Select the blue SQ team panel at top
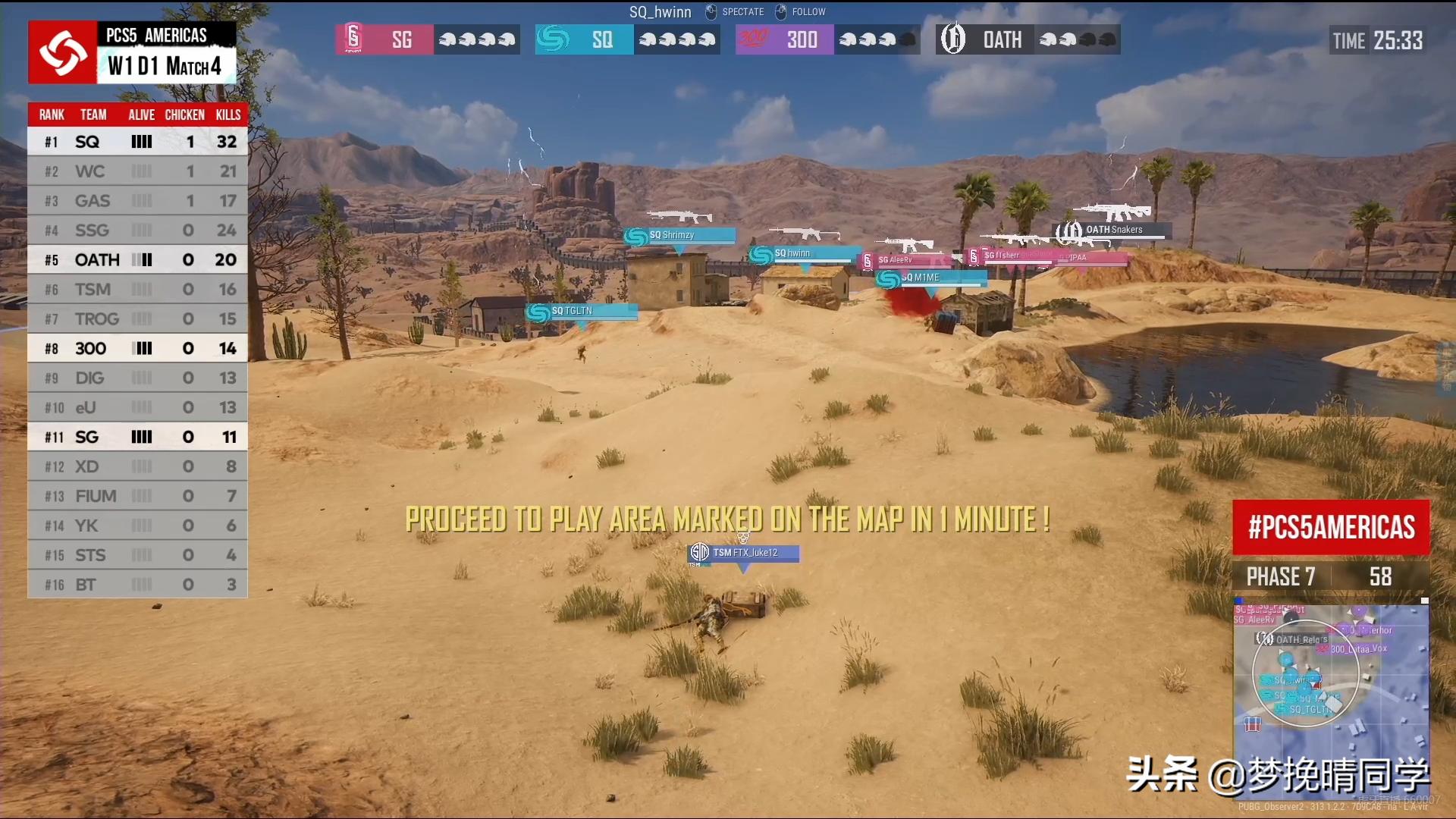Image resolution: width=1456 pixels, height=819 pixels. point(627,39)
